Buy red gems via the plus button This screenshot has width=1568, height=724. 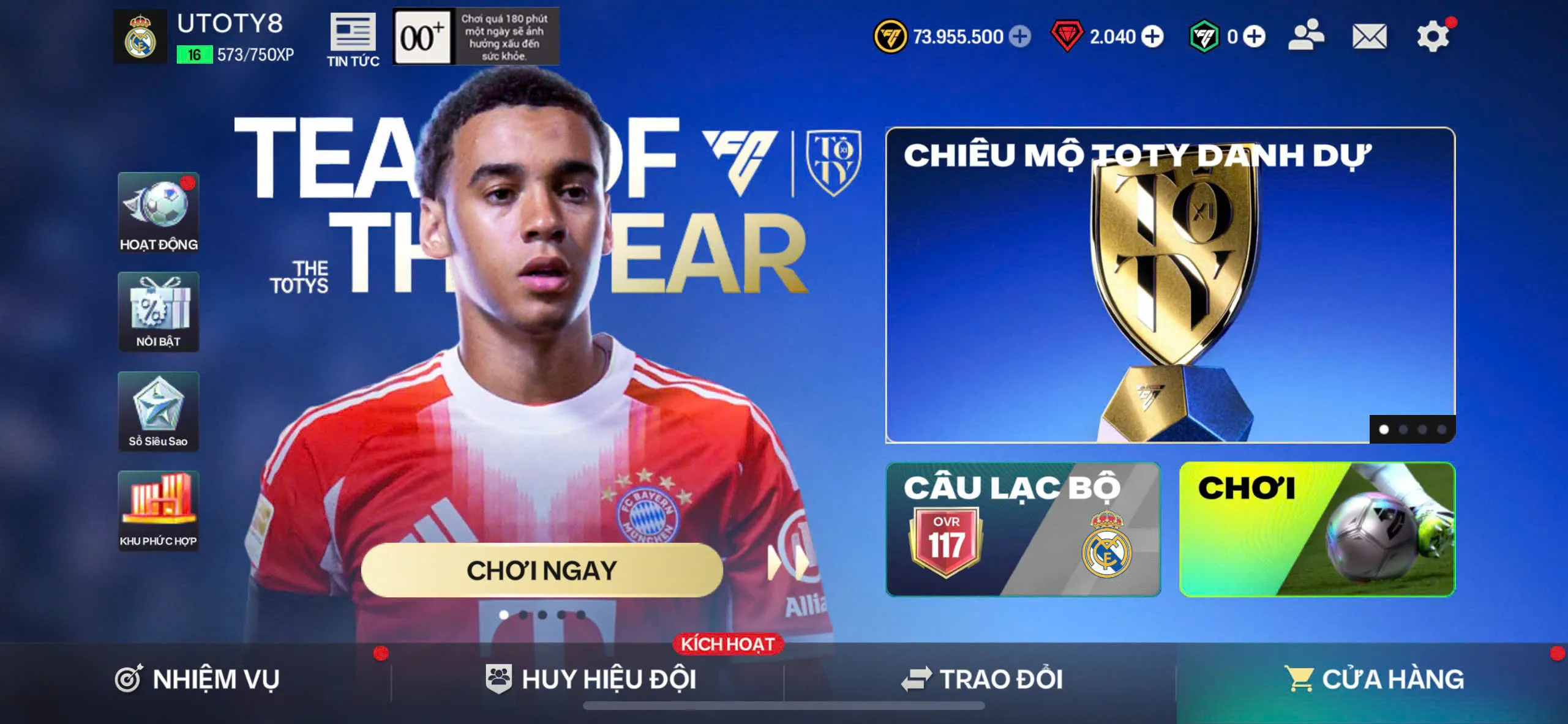click(x=1152, y=37)
